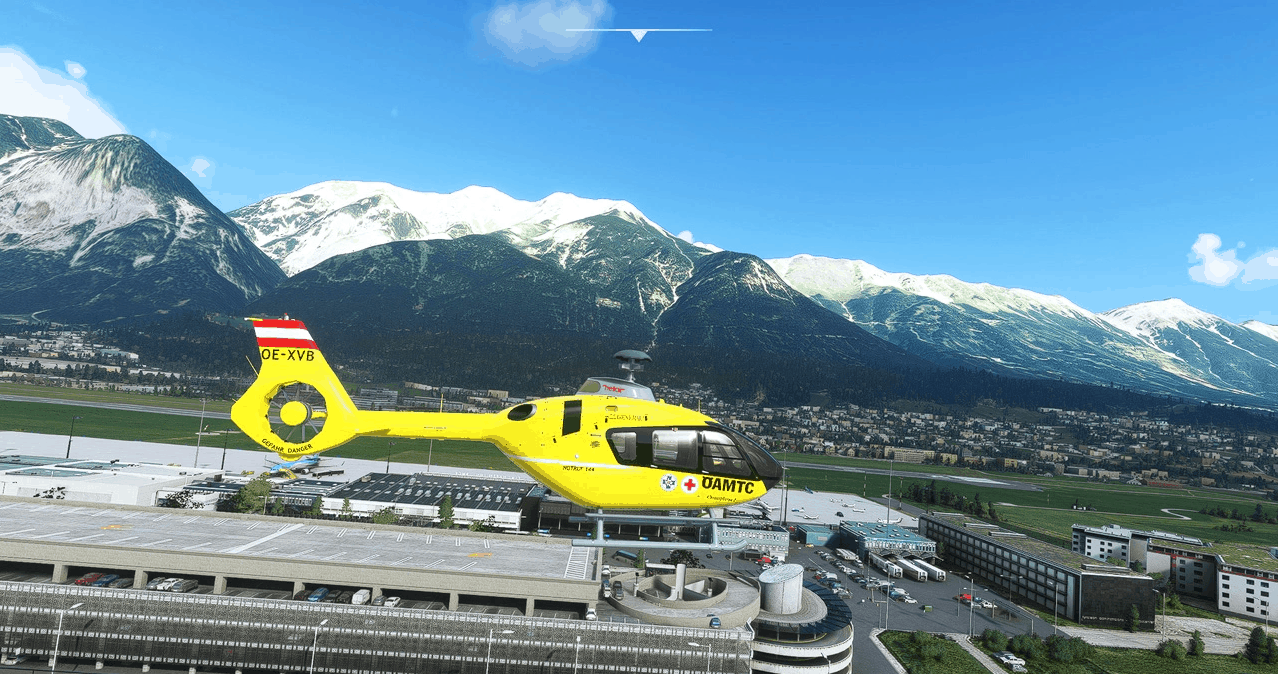Open the toolbar drop-down handle
Image resolution: width=1278 pixels, height=674 pixels.
pyautogui.click(x=638, y=35)
